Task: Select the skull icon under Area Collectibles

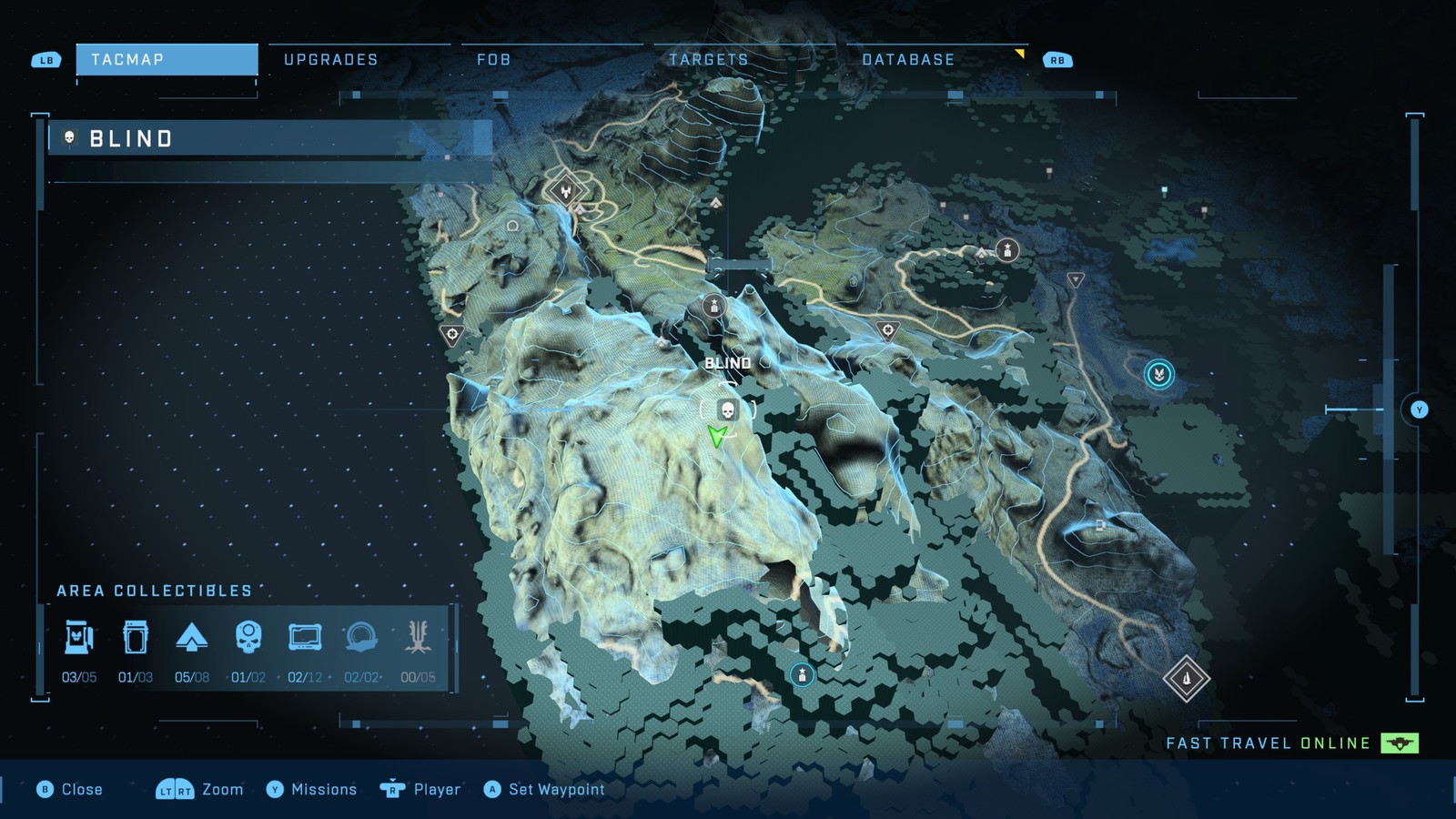Action: pos(248,637)
